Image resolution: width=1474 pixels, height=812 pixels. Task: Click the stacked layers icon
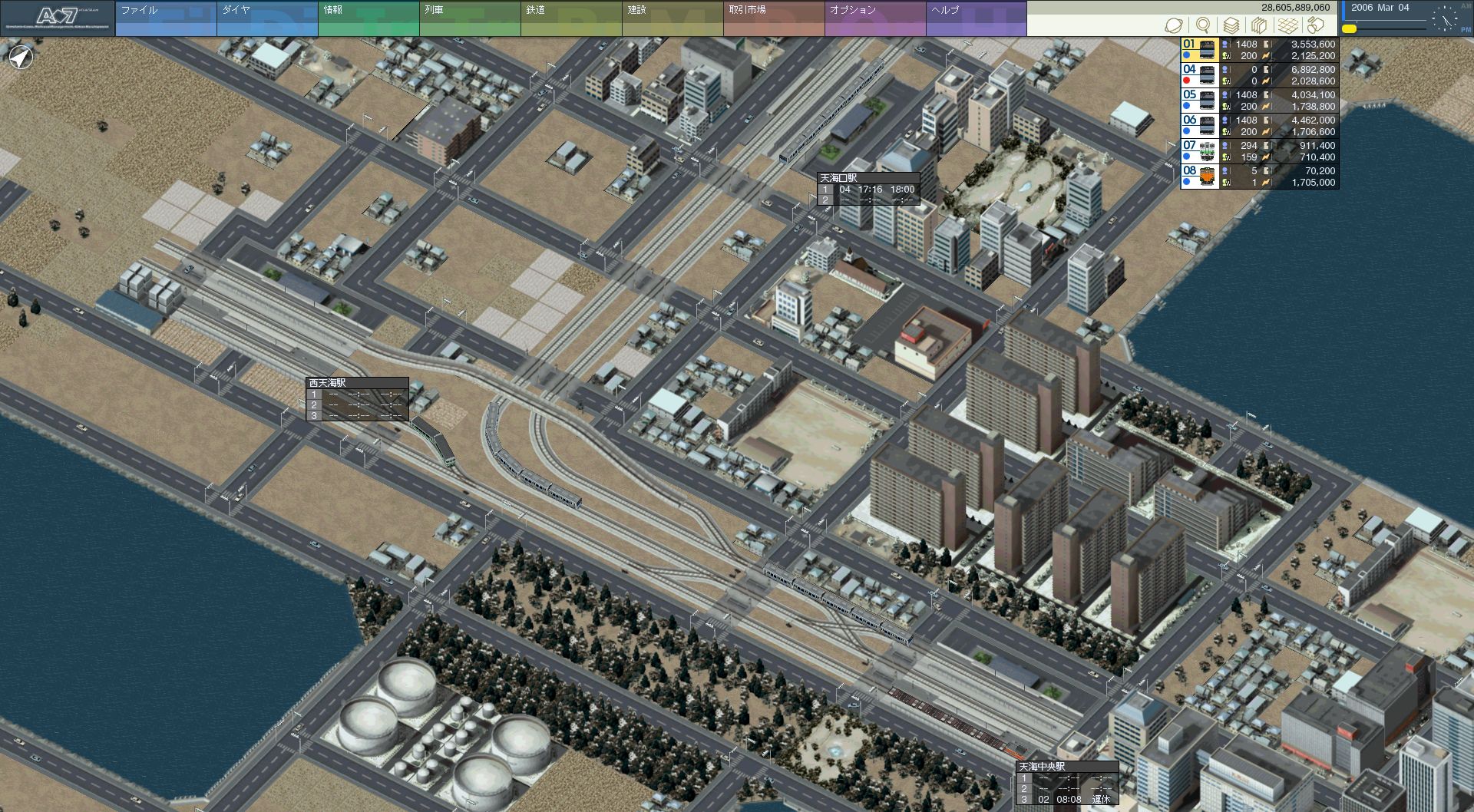pos(1231,25)
